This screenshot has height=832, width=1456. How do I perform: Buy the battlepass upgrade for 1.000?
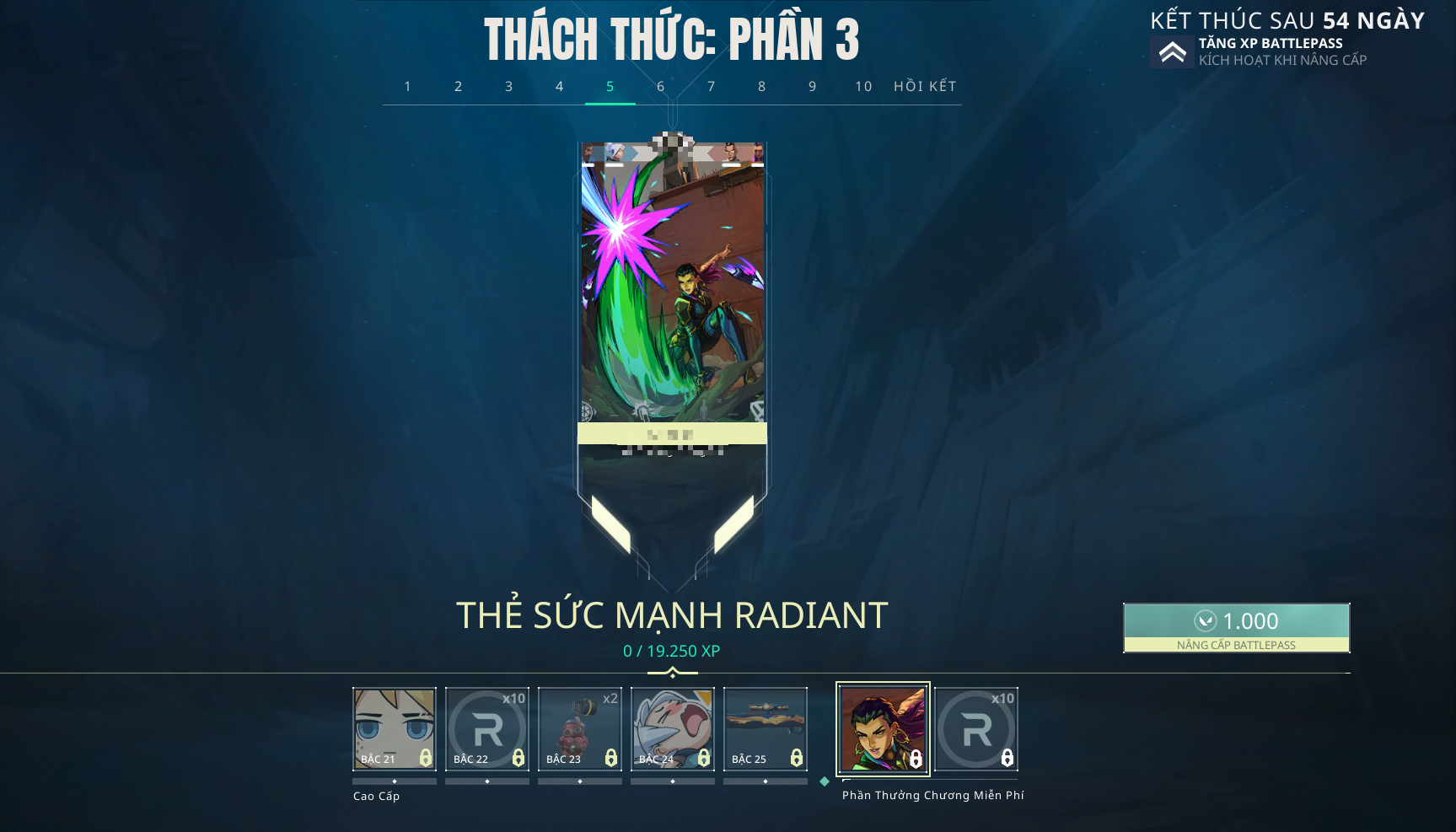pyautogui.click(x=1236, y=628)
